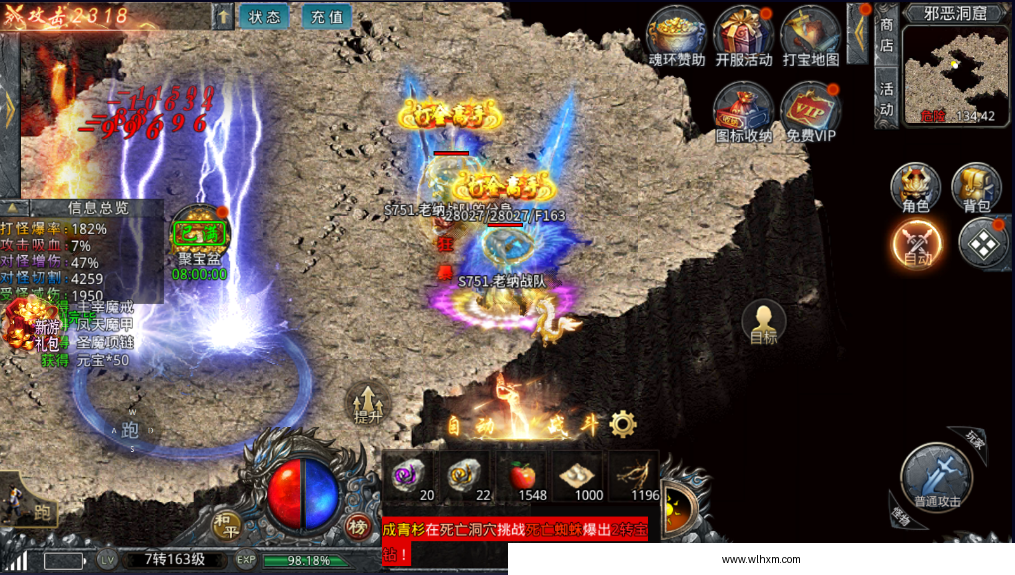The width and height of the screenshot is (1015, 575).
Task: Select the 目标 target button
Action: [x=764, y=322]
